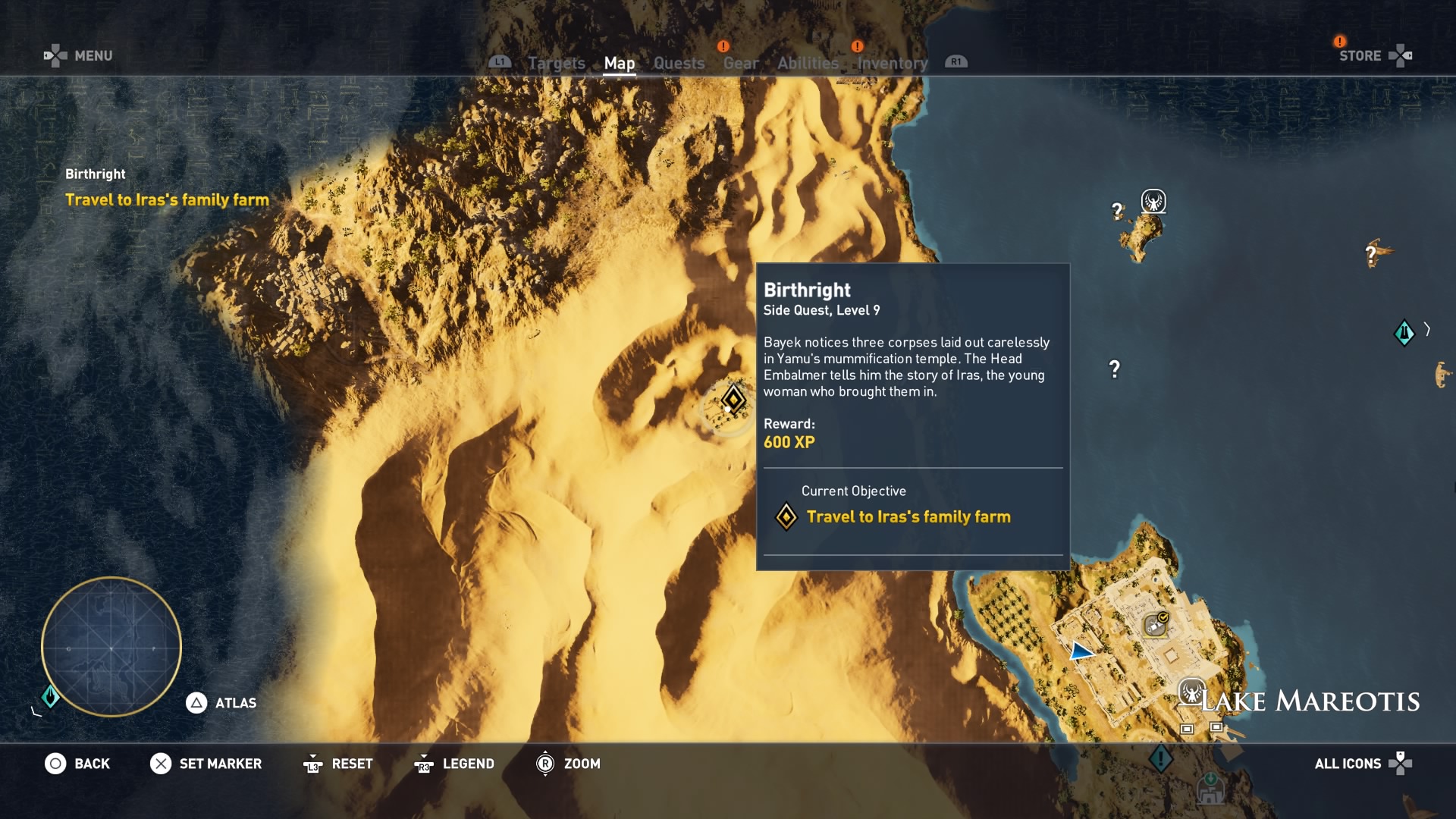1456x819 pixels.
Task: Click the player position arrow near Yamu
Action: 1082,650
